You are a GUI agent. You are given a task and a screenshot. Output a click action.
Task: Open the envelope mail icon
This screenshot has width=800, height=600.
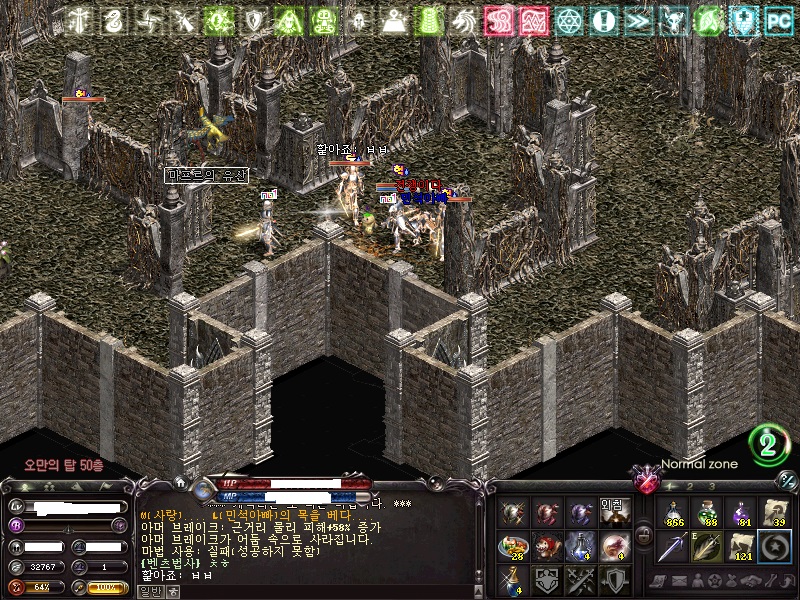(x=680, y=581)
